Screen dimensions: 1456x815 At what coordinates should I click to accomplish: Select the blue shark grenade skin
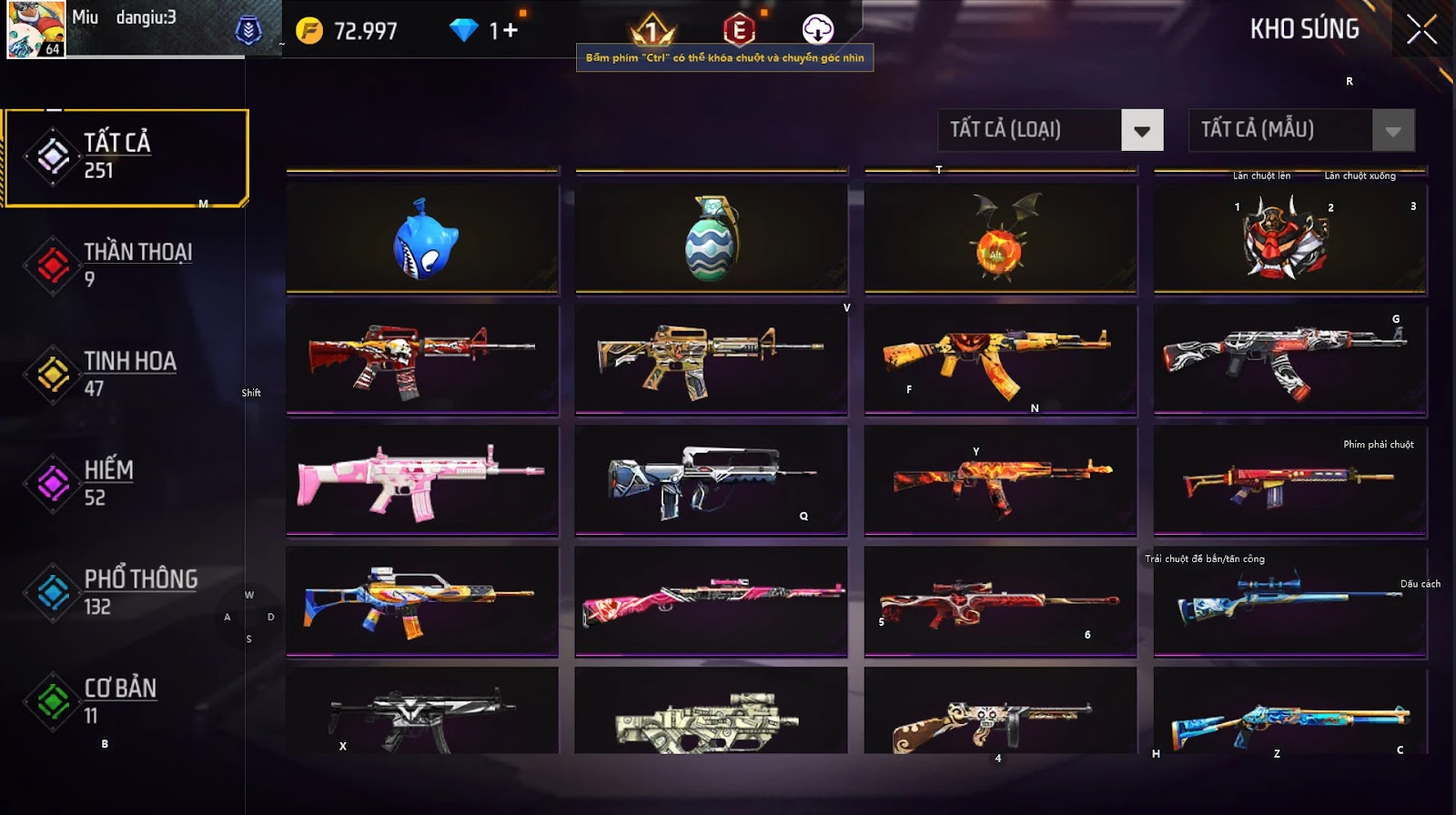[423, 239]
